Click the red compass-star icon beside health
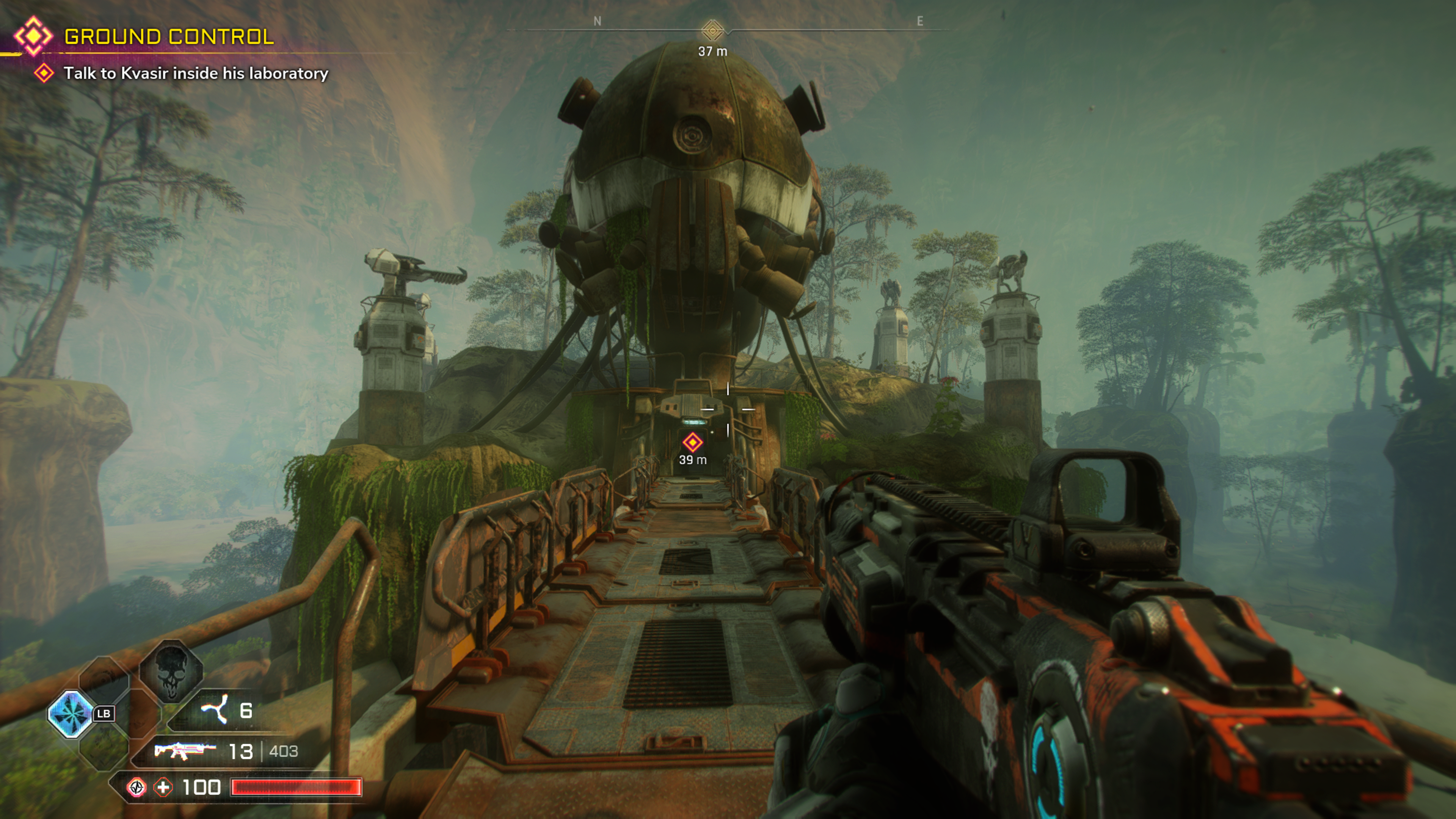 (x=137, y=788)
